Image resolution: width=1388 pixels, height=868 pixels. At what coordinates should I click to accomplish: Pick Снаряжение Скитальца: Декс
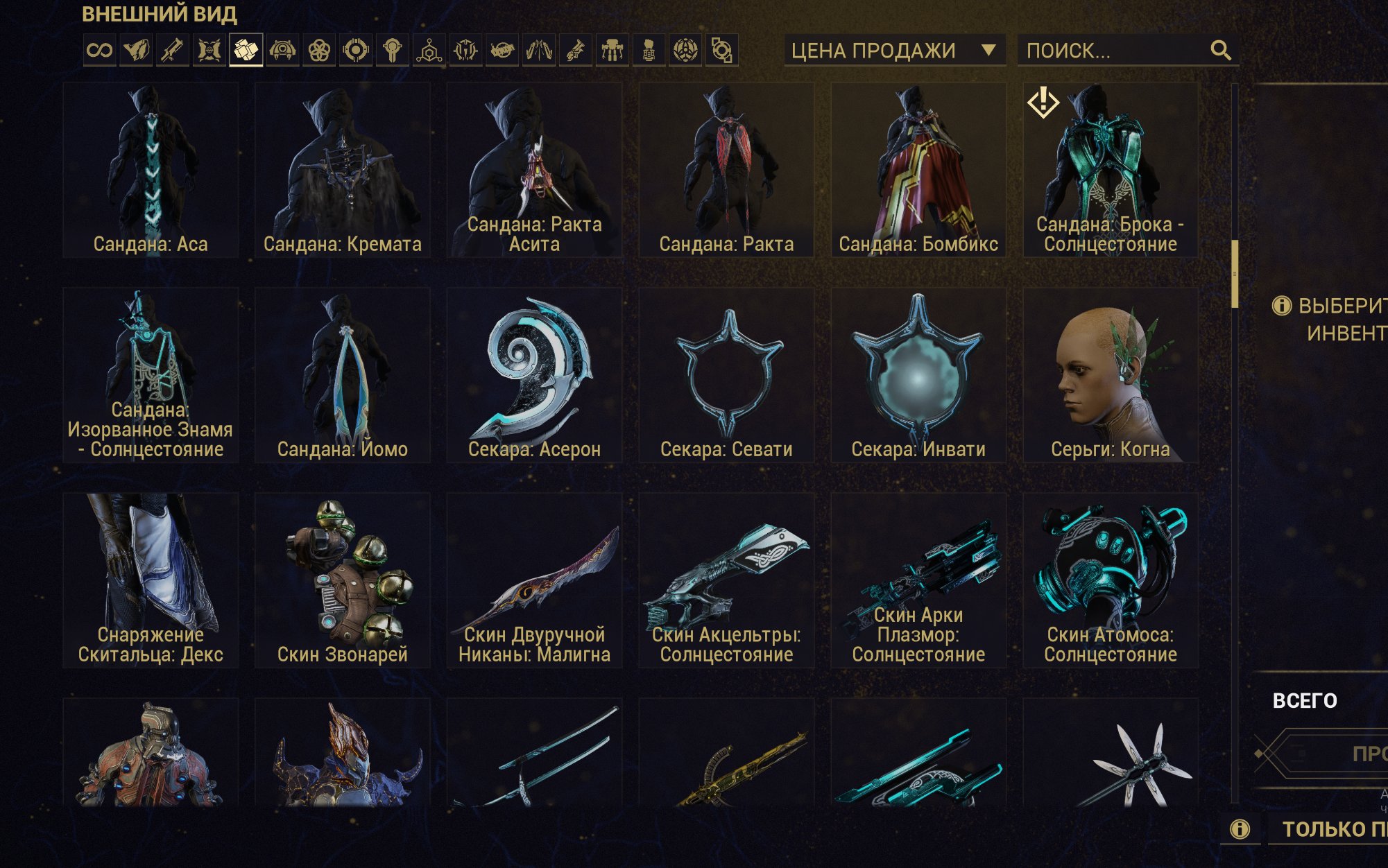(x=151, y=581)
